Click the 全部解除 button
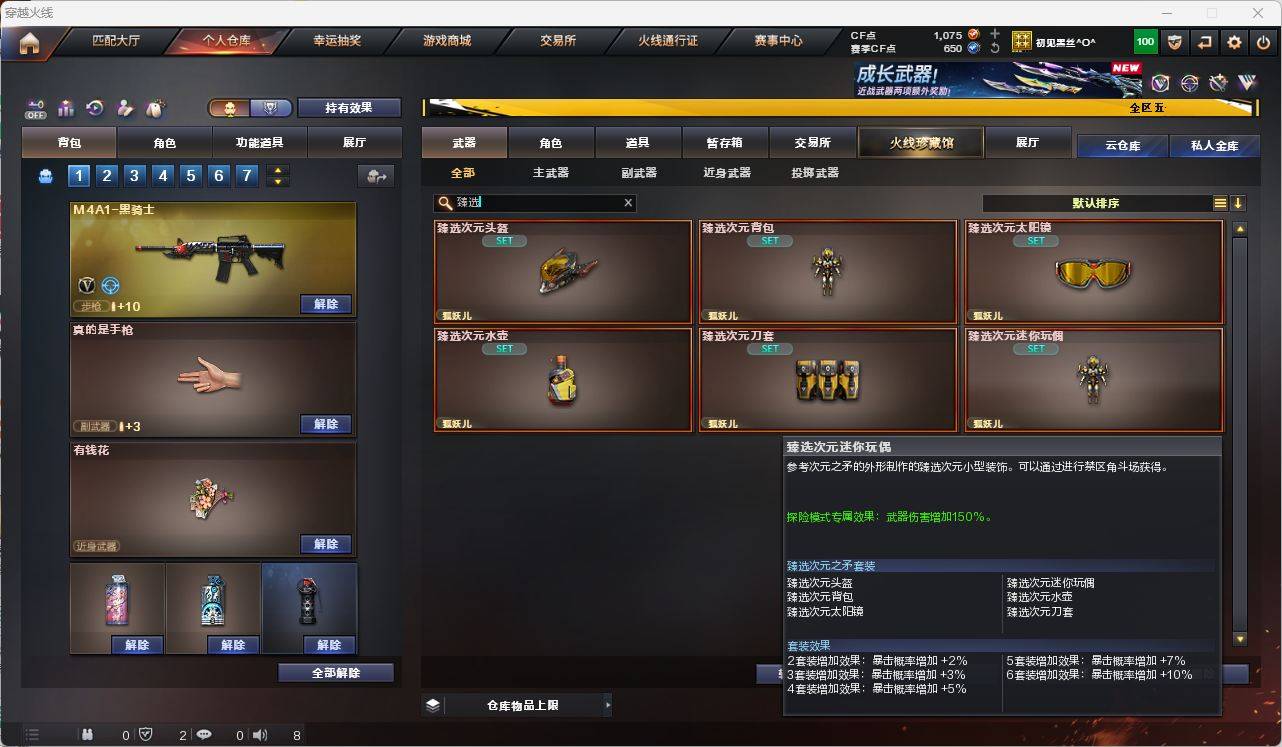This screenshot has height=747, width=1282. [x=334, y=673]
